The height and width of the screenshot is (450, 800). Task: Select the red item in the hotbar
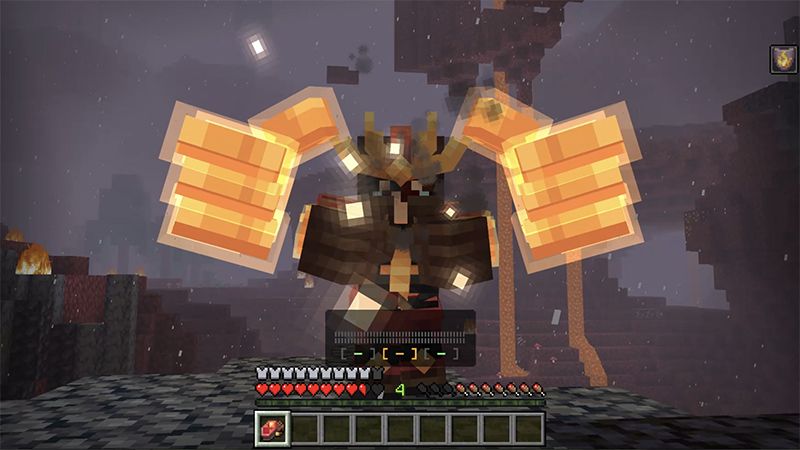[x=272, y=428]
